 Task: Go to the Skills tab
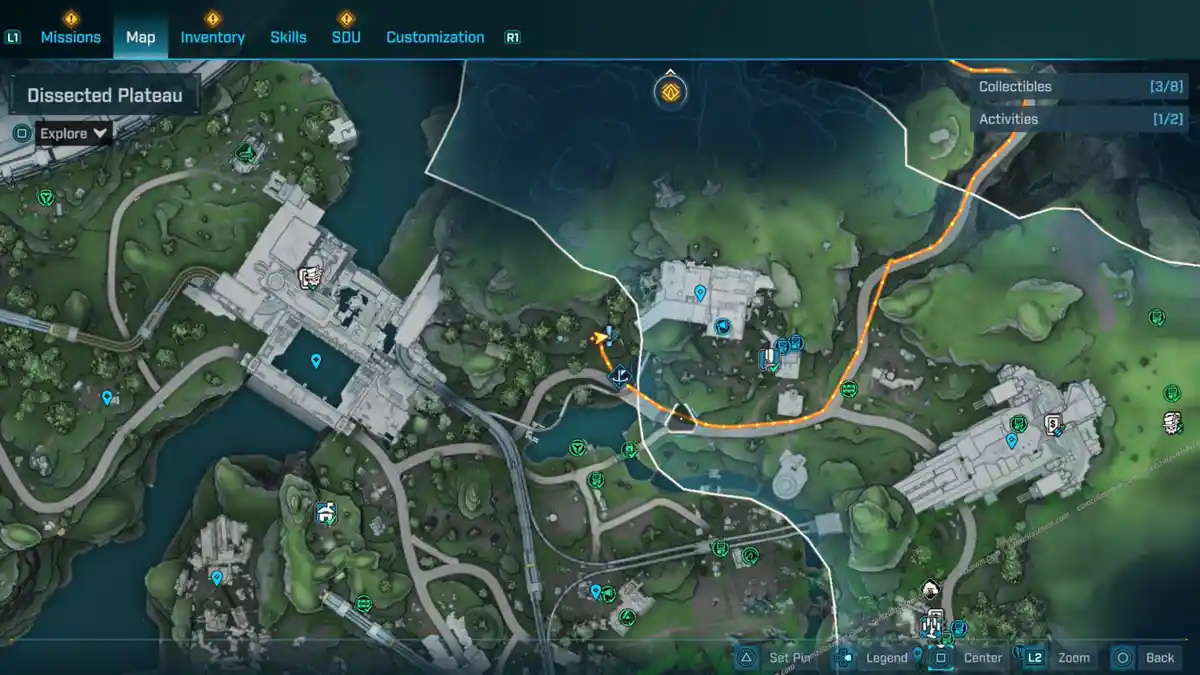pyautogui.click(x=288, y=37)
